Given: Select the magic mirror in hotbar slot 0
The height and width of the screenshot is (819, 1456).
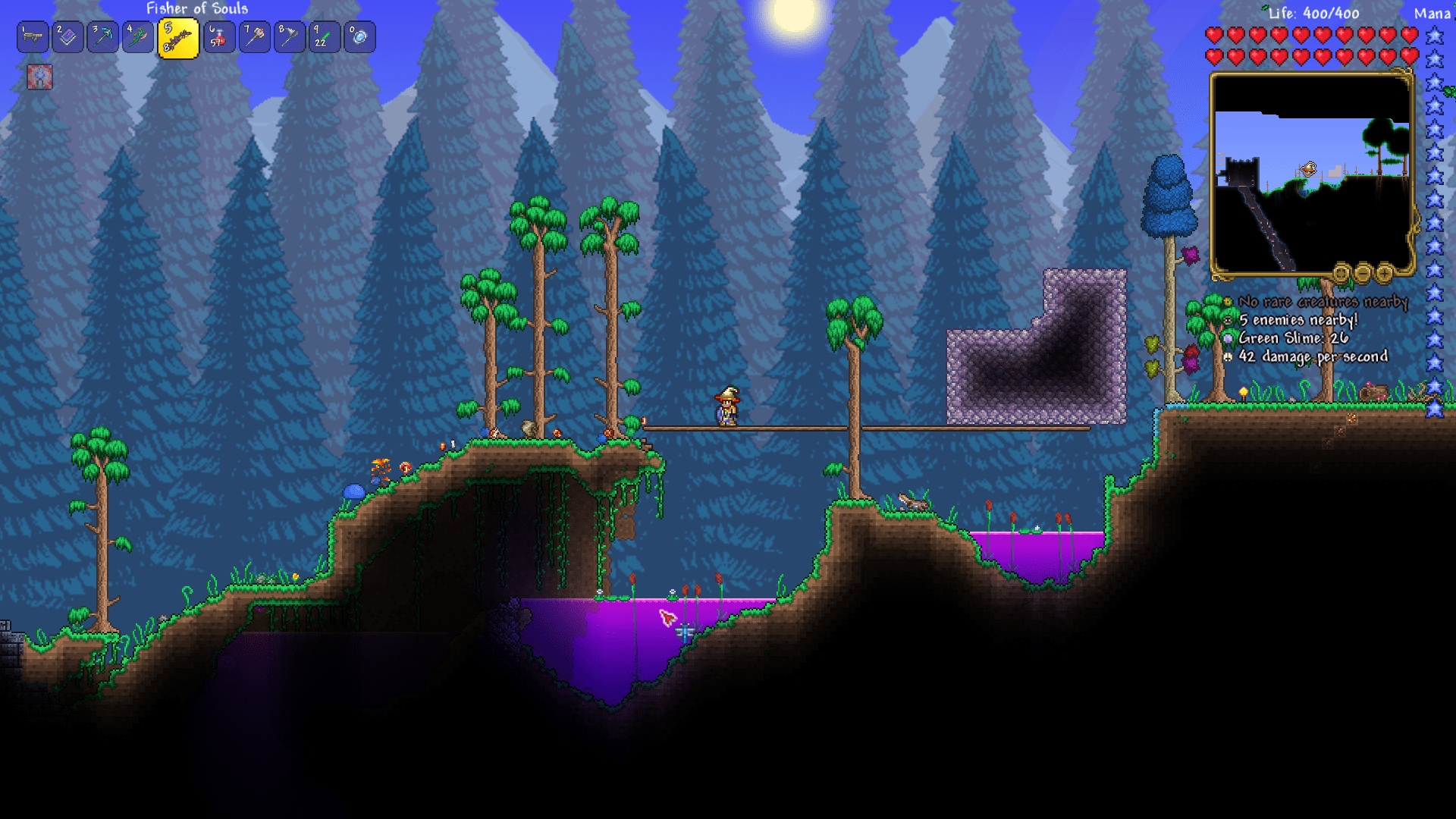Looking at the screenshot, I should pyautogui.click(x=359, y=36).
